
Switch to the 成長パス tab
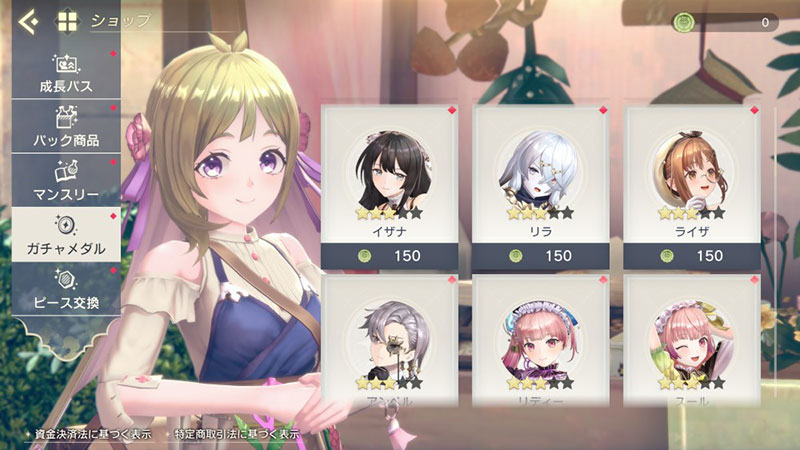pyautogui.click(x=66, y=73)
